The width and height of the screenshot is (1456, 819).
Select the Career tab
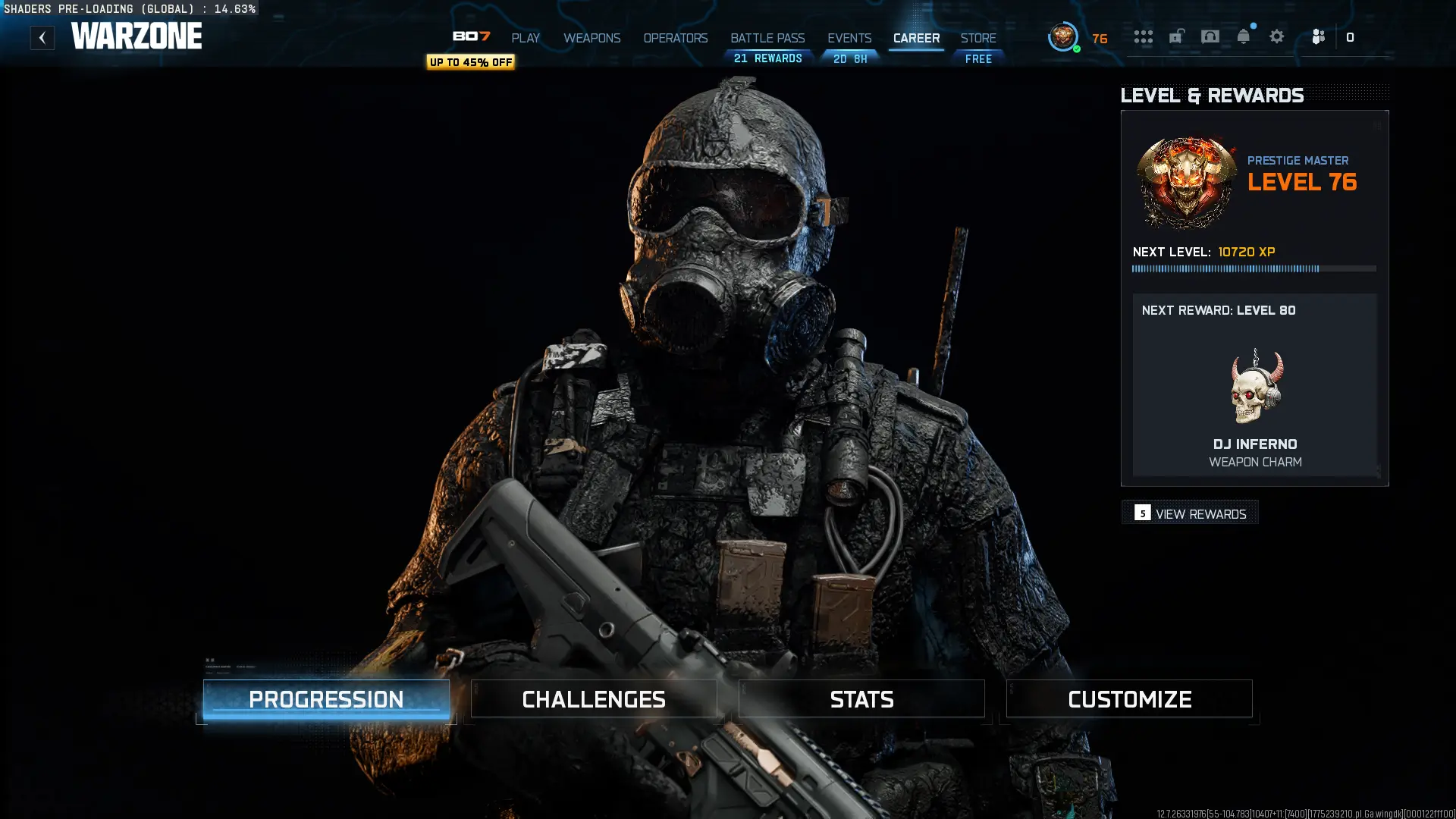click(x=916, y=38)
